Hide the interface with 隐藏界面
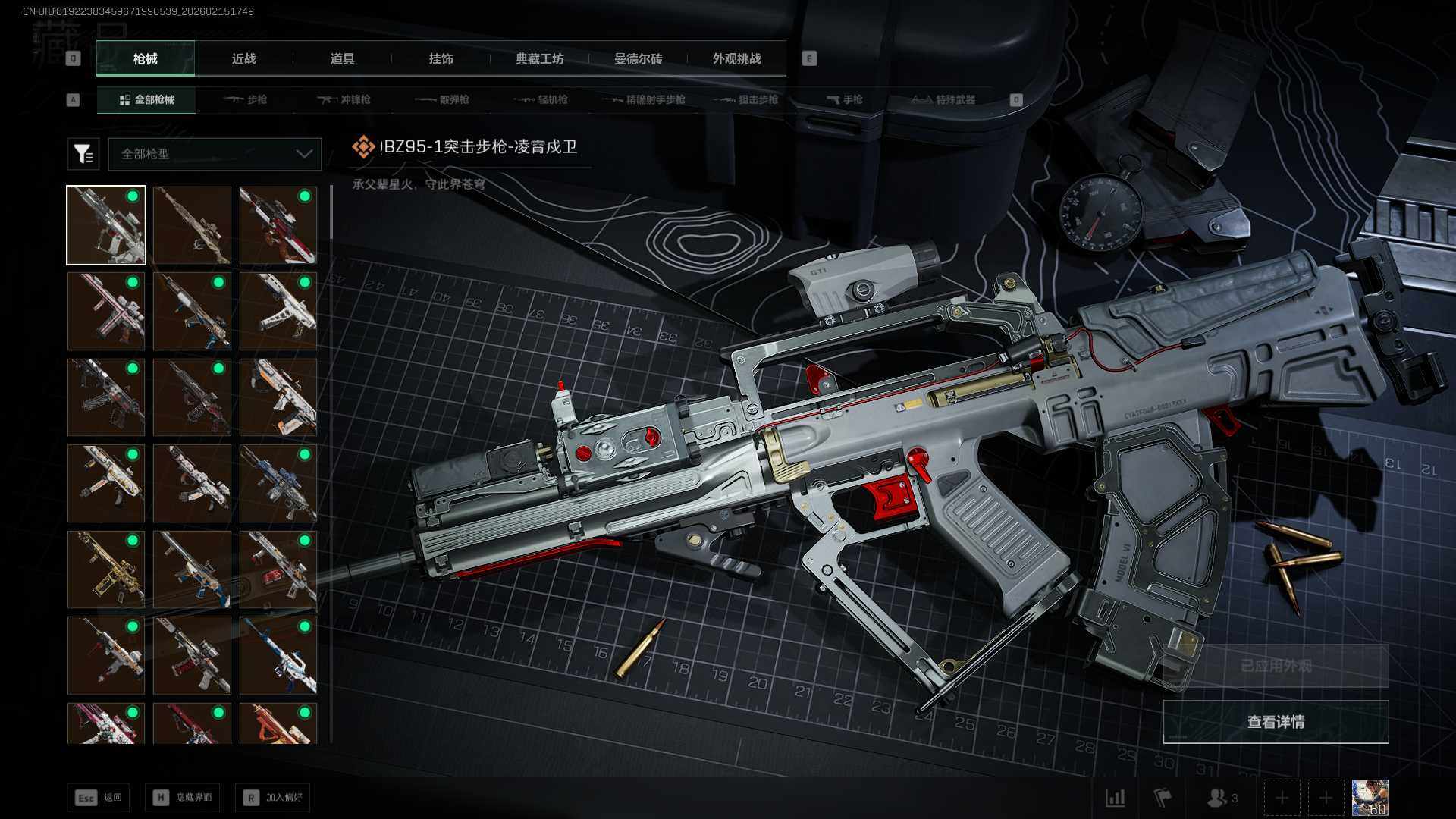Image resolution: width=1456 pixels, height=819 pixels. pyautogui.click(x=183, y=798)
